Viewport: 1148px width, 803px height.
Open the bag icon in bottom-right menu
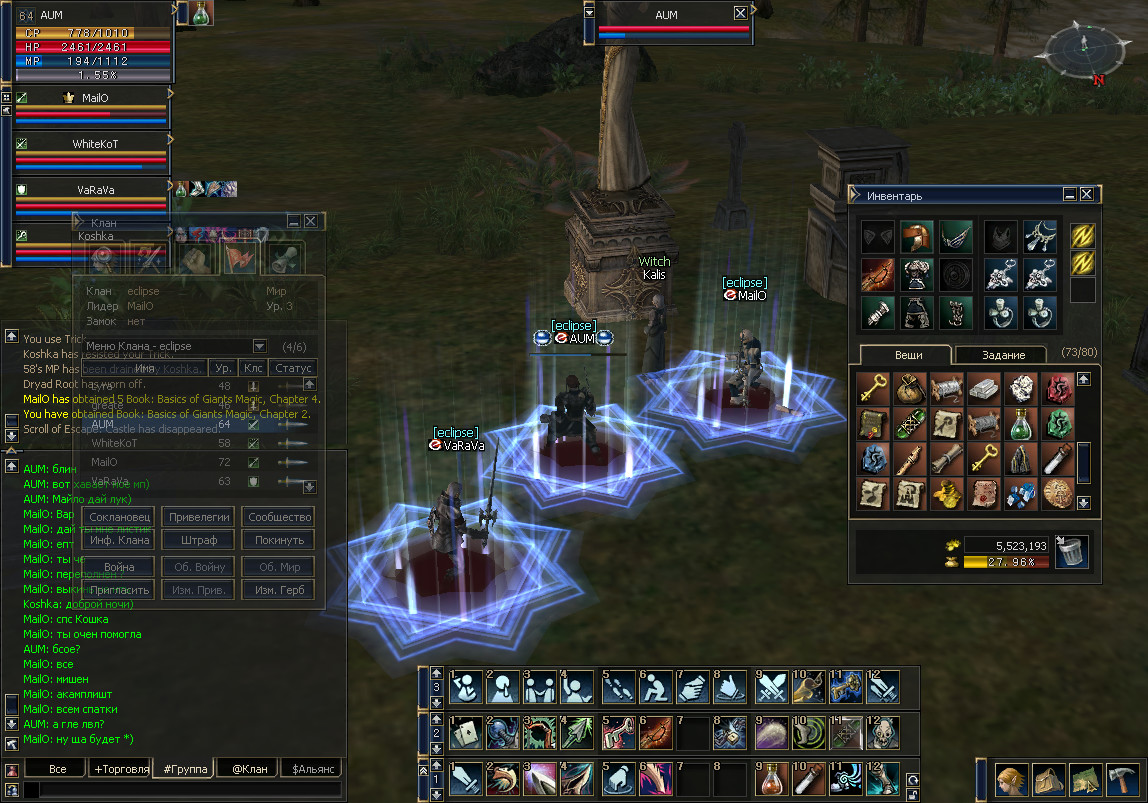point(1047,778)
